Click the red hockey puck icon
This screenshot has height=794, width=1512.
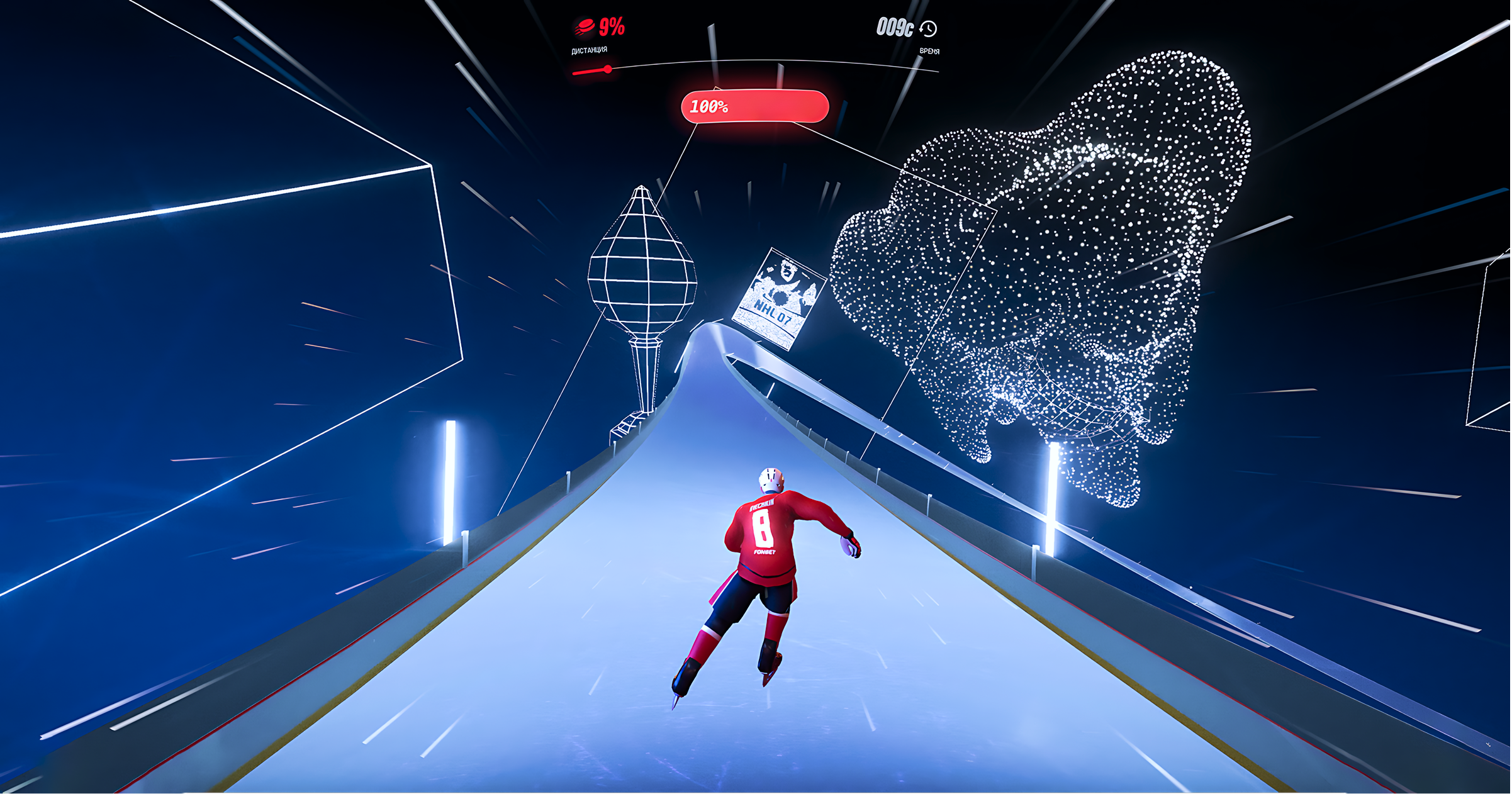(585, 27)
